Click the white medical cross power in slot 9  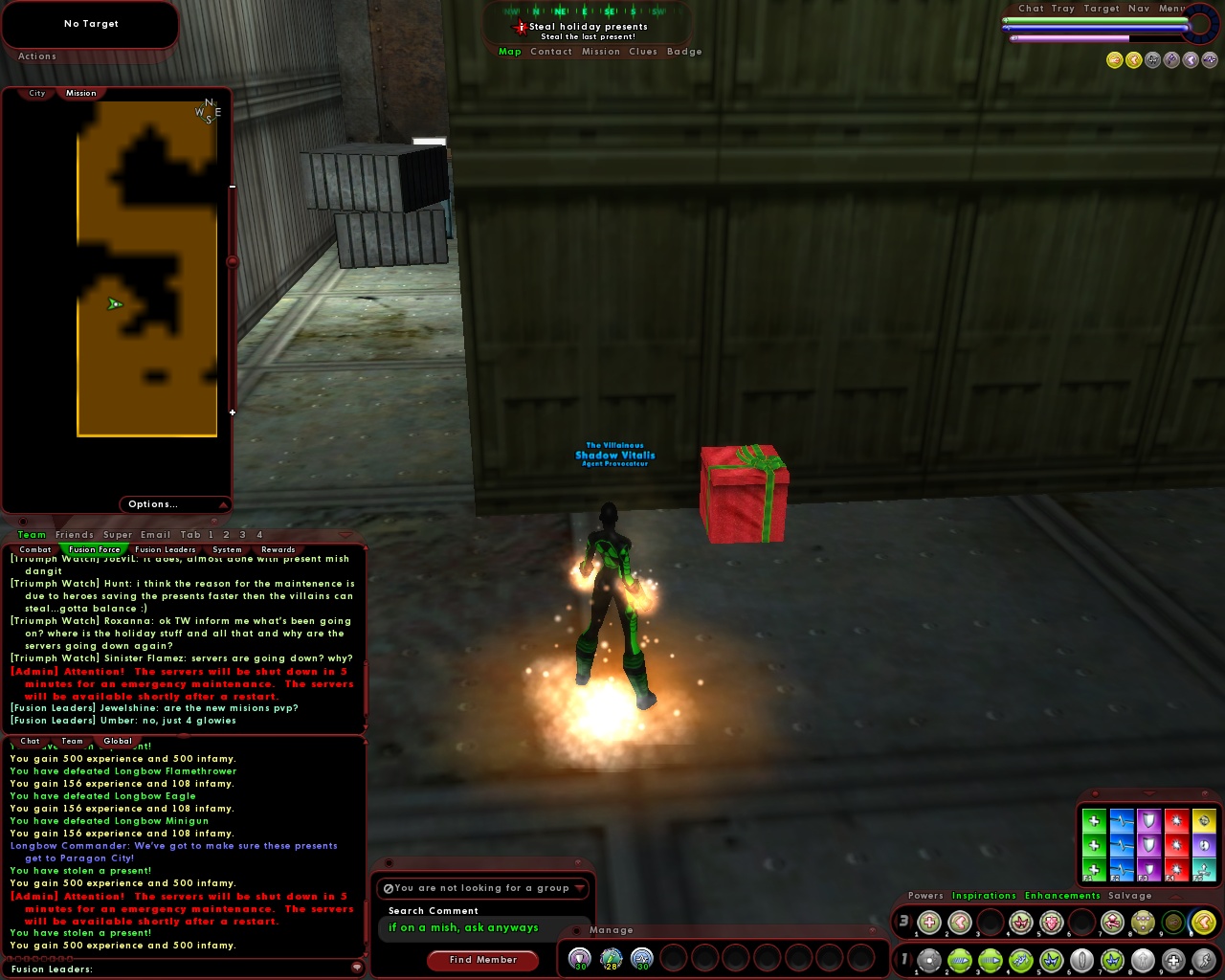pos(1175,960)
